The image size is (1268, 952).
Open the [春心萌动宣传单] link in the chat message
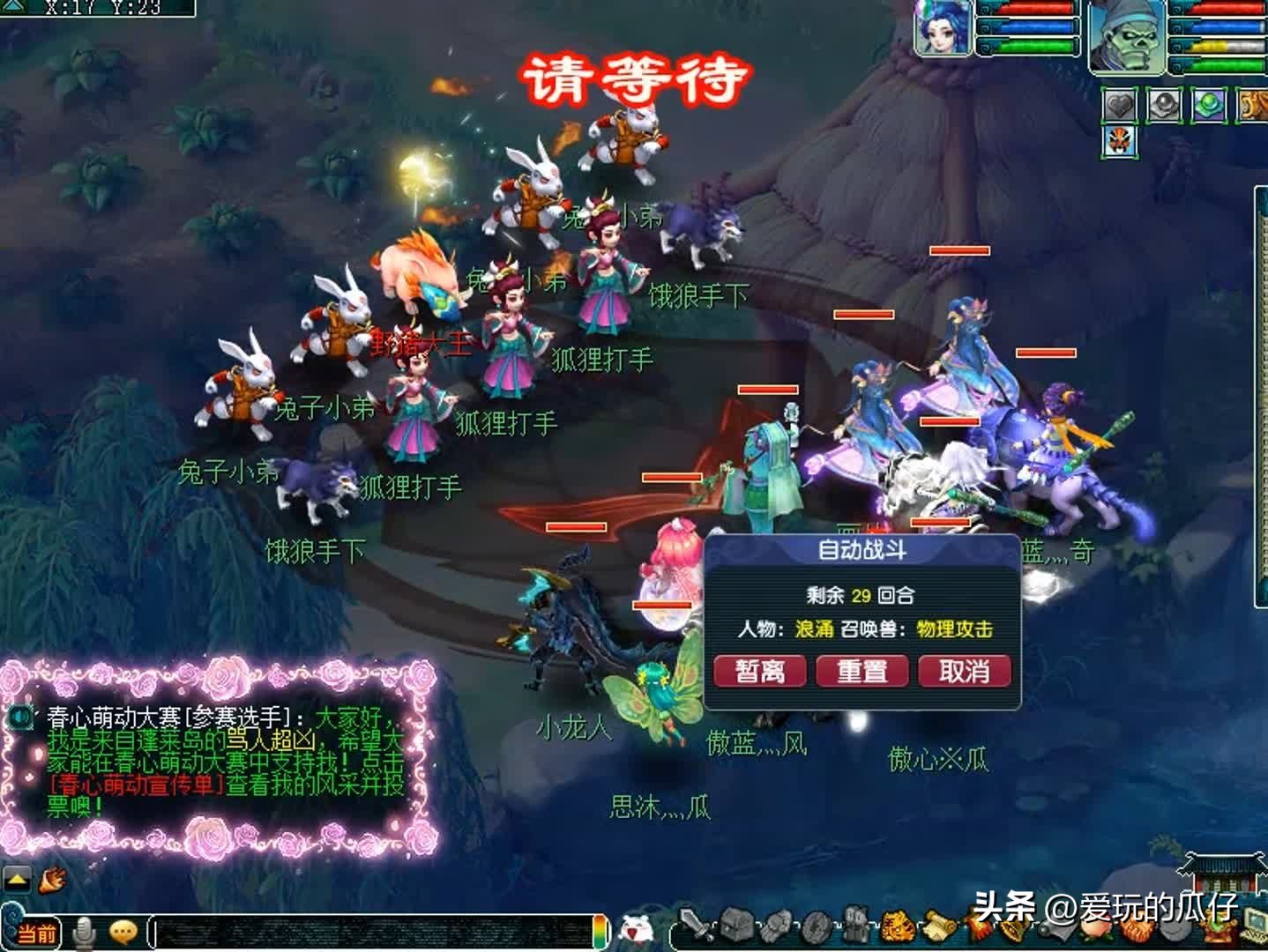coord(132,784)
